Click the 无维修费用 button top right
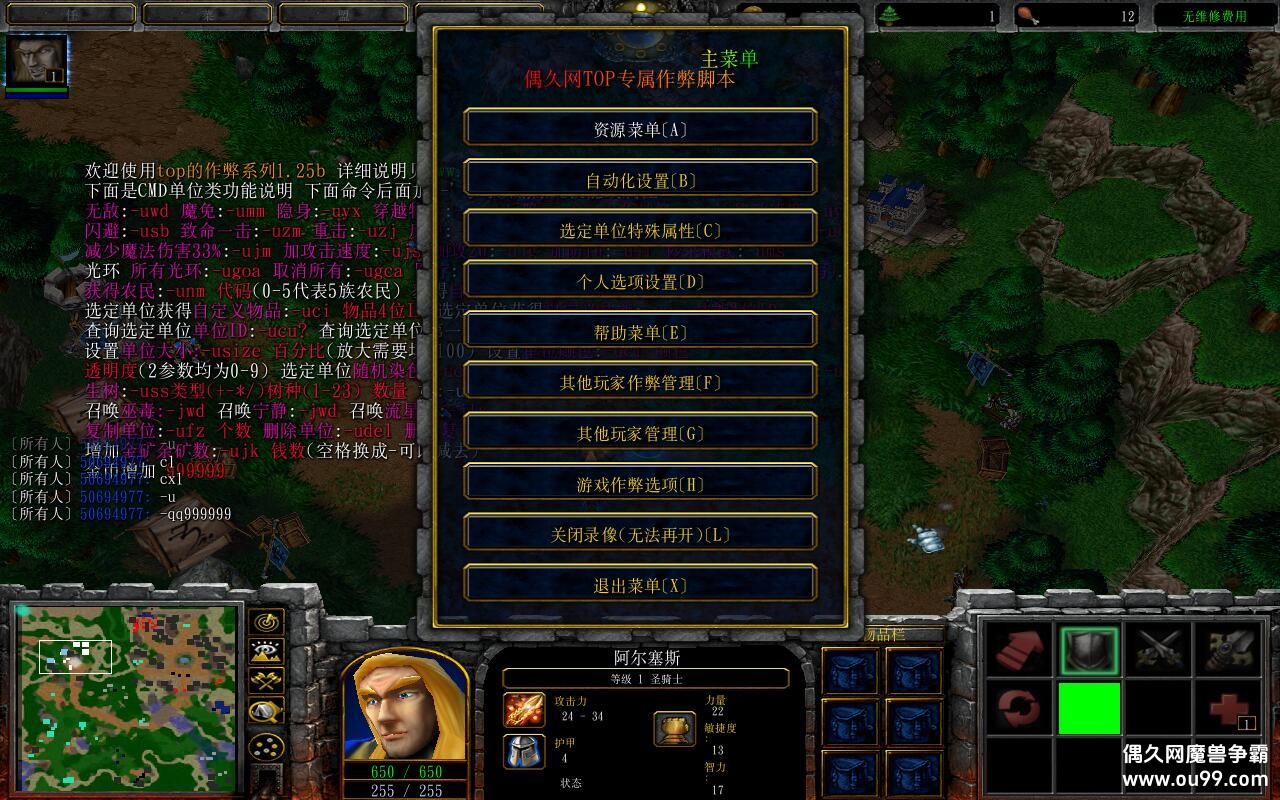This screenshot has height=800, width=1280. pos(1214,14)
